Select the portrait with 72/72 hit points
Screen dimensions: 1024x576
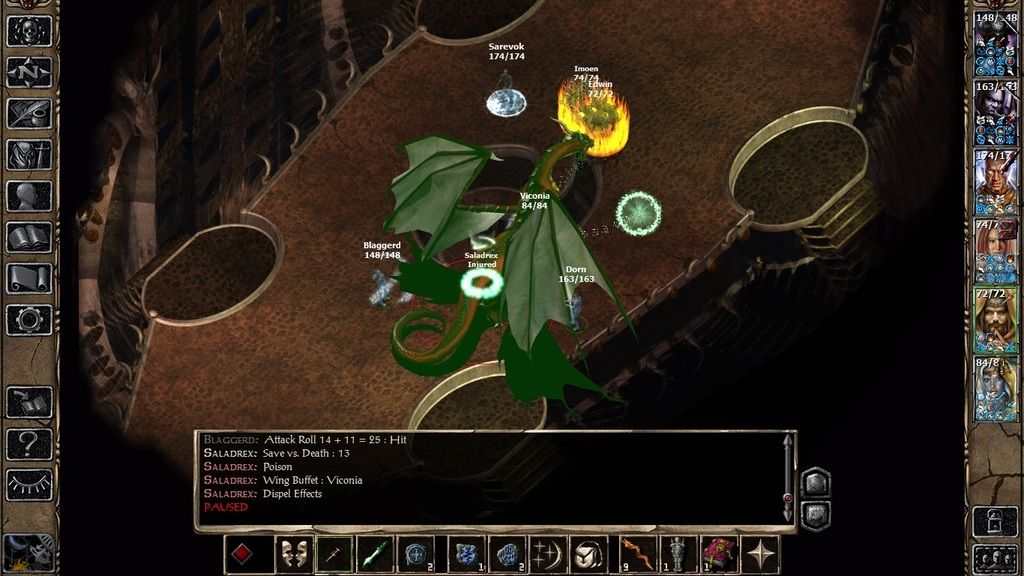click(x=996, y=320)
